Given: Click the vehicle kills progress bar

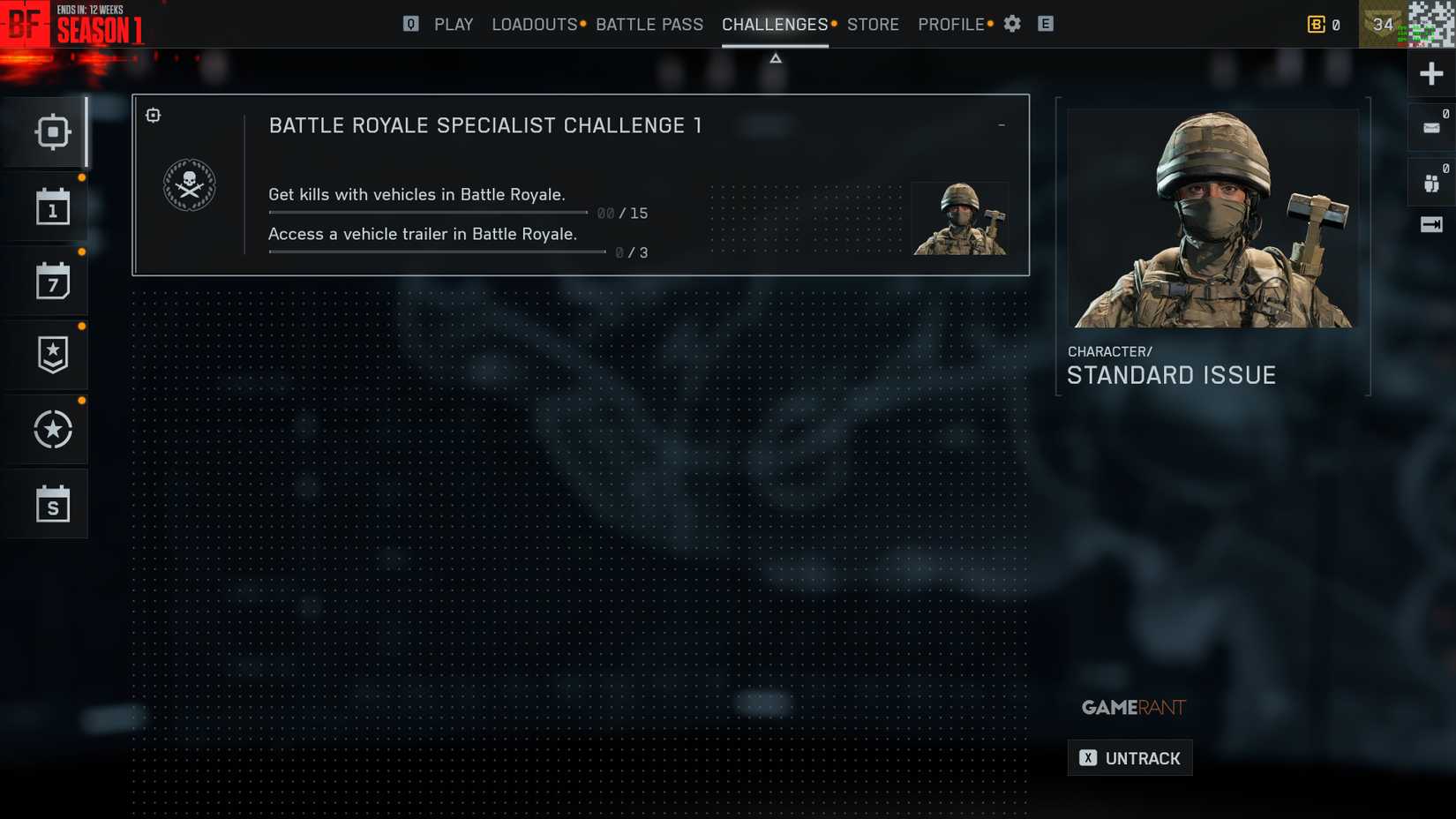Looking at the screenshot, I should tap(428, 212).
